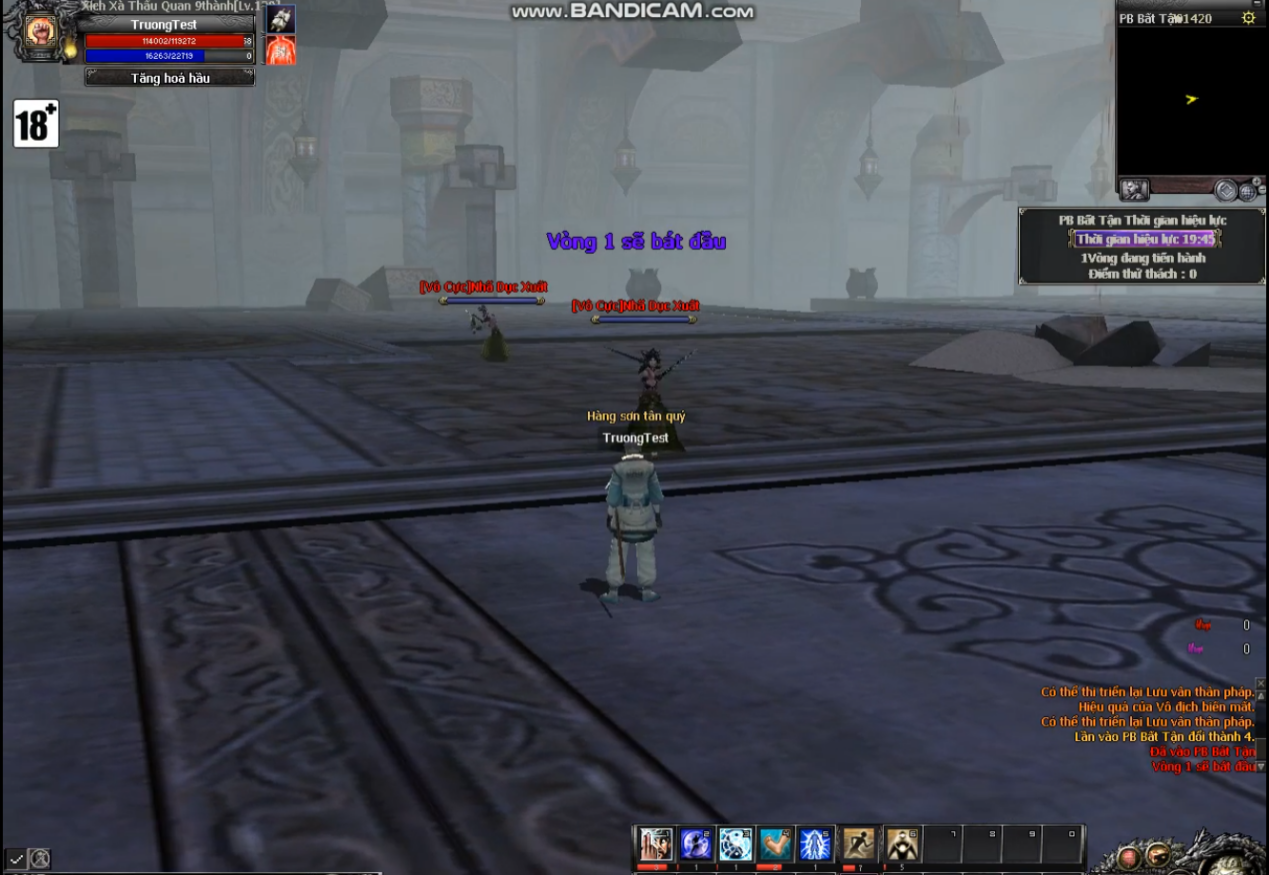The image size is (1269, 875).
Task: Use the meditating figure skill icon
Action: (x=902, y=844)
